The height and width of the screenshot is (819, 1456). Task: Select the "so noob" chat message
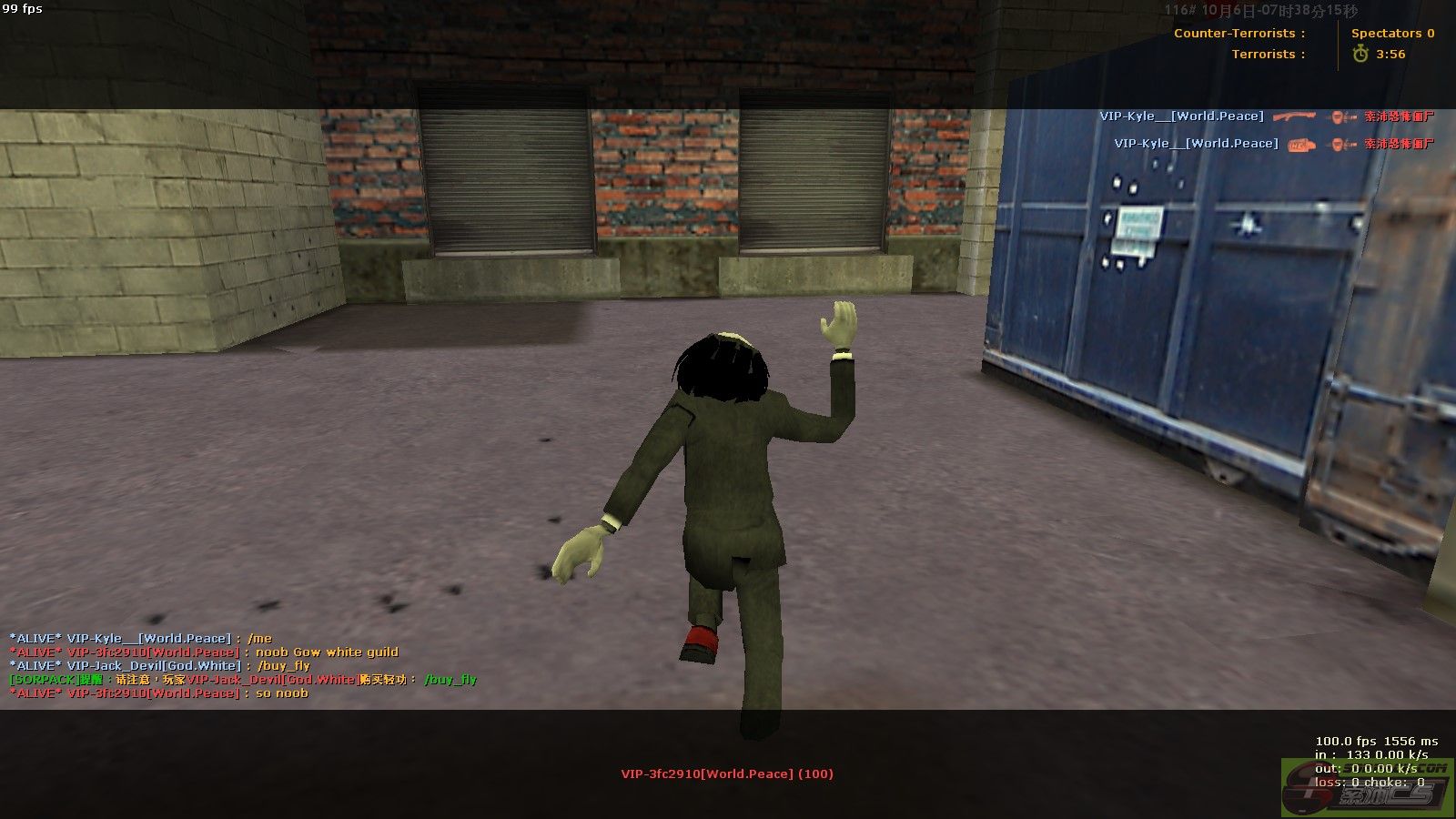(281, 693)
